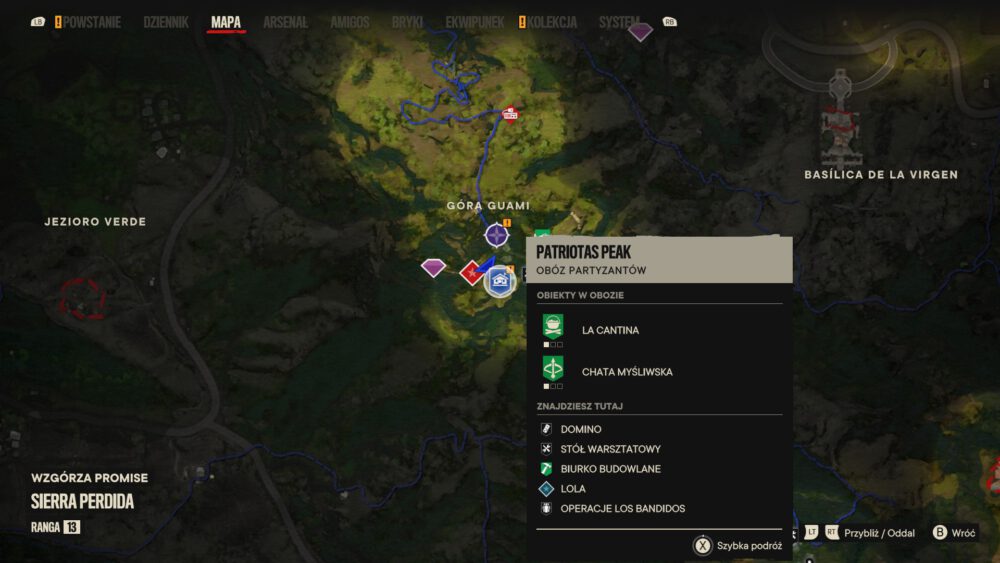Go to the Amigos tab
Screen dimensions: 1000x563
click(x=350, y=22)
